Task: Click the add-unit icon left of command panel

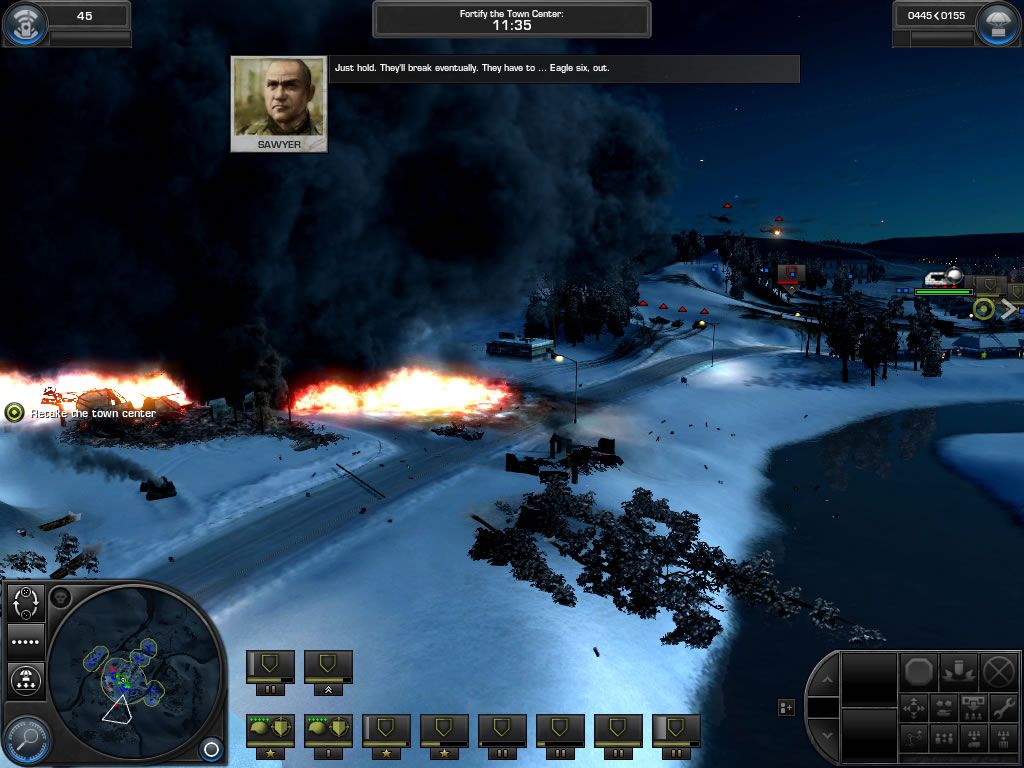Action: pyautogui.click(x=787, y=708)
